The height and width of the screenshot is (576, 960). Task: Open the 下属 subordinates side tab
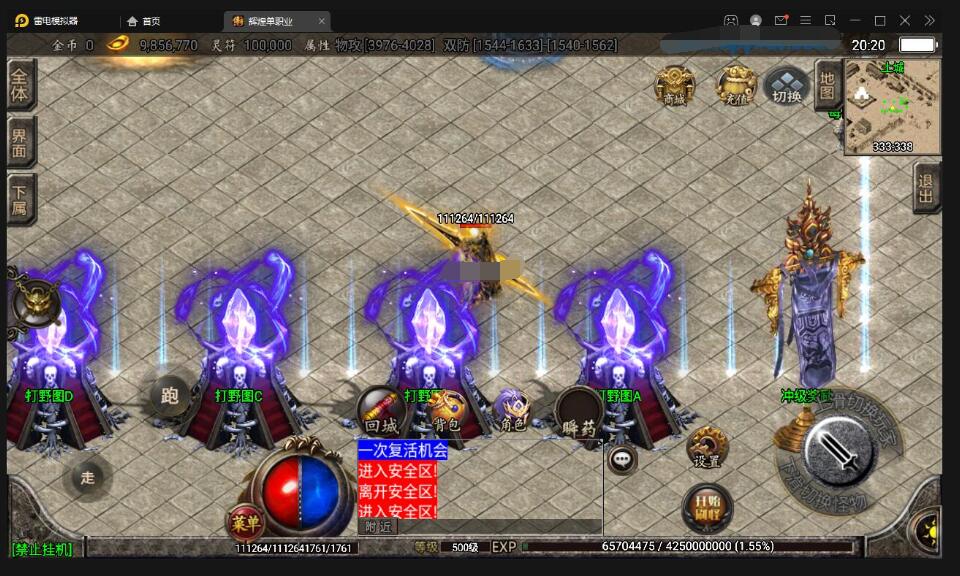point(20,199)
